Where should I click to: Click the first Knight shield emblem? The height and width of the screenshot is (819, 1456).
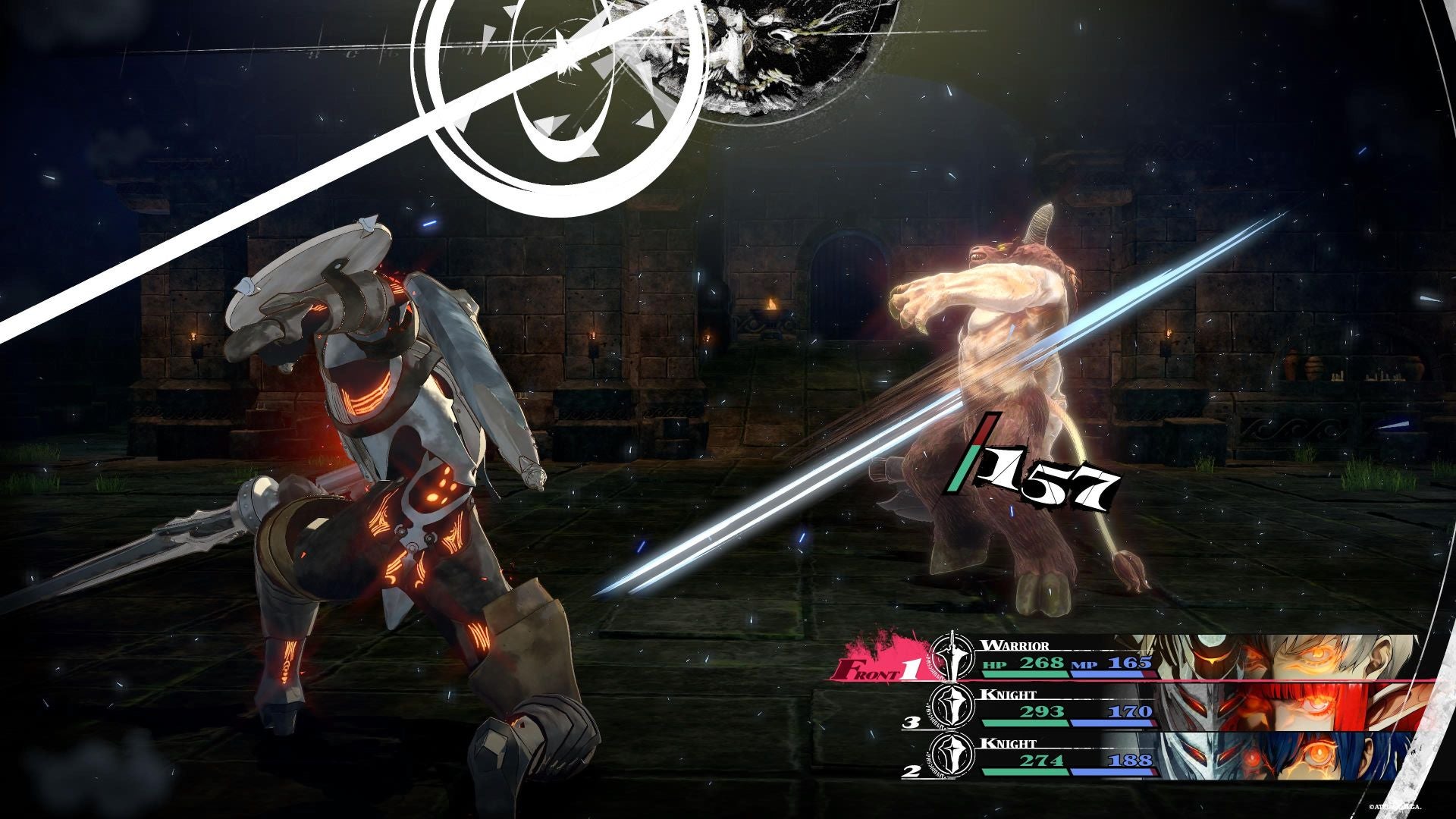click(x=952, y=705)
